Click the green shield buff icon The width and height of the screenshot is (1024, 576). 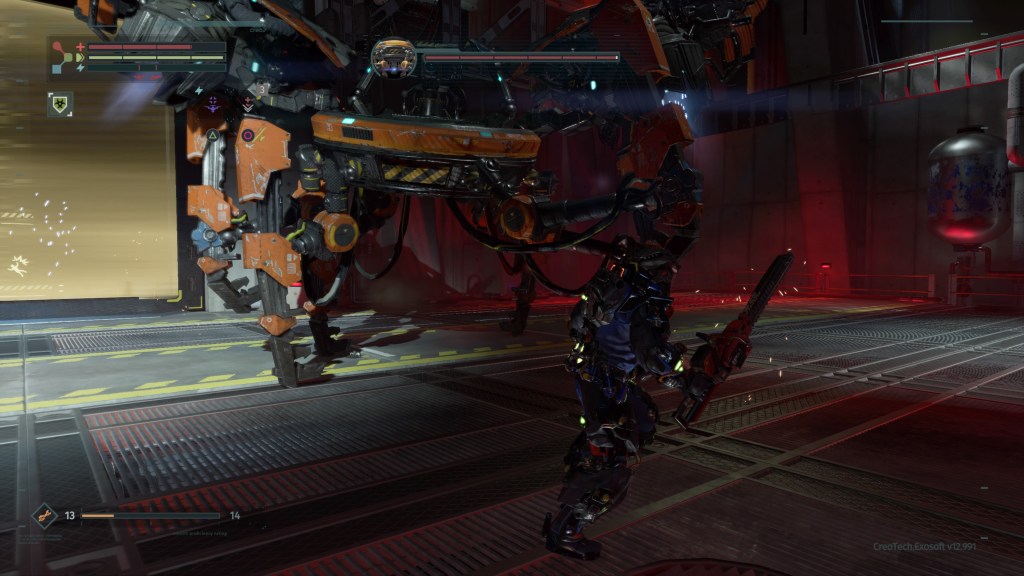[x=59, y=103]
